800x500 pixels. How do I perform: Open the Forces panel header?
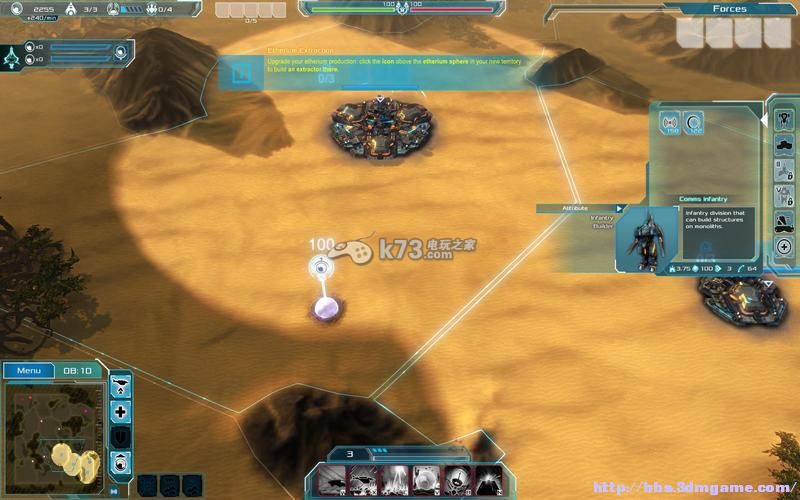[x=730, y=9]
